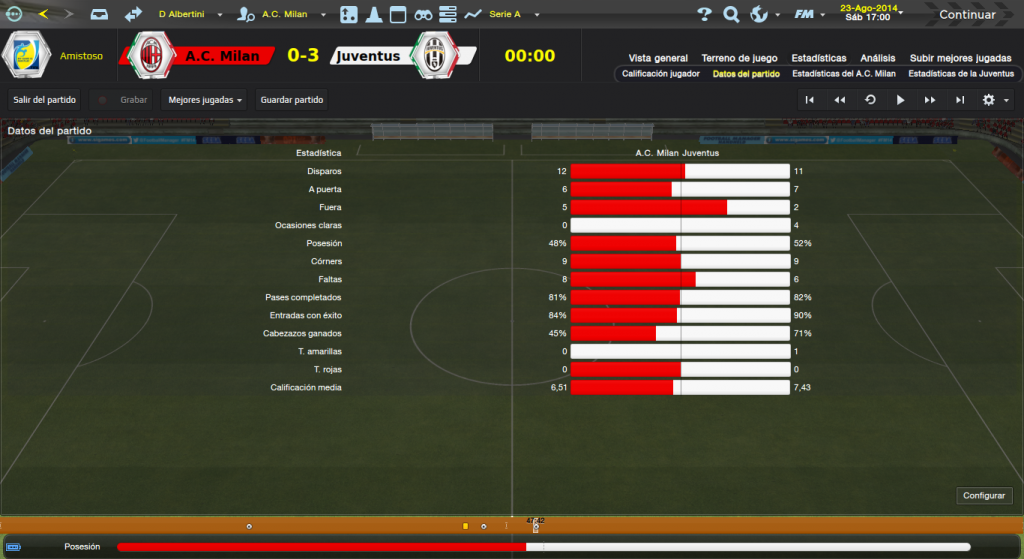This screenshot has height=559, width=1024.
Task: Save the match with Guardar partido
Action: pyautogui.click(x=291, y=100)
